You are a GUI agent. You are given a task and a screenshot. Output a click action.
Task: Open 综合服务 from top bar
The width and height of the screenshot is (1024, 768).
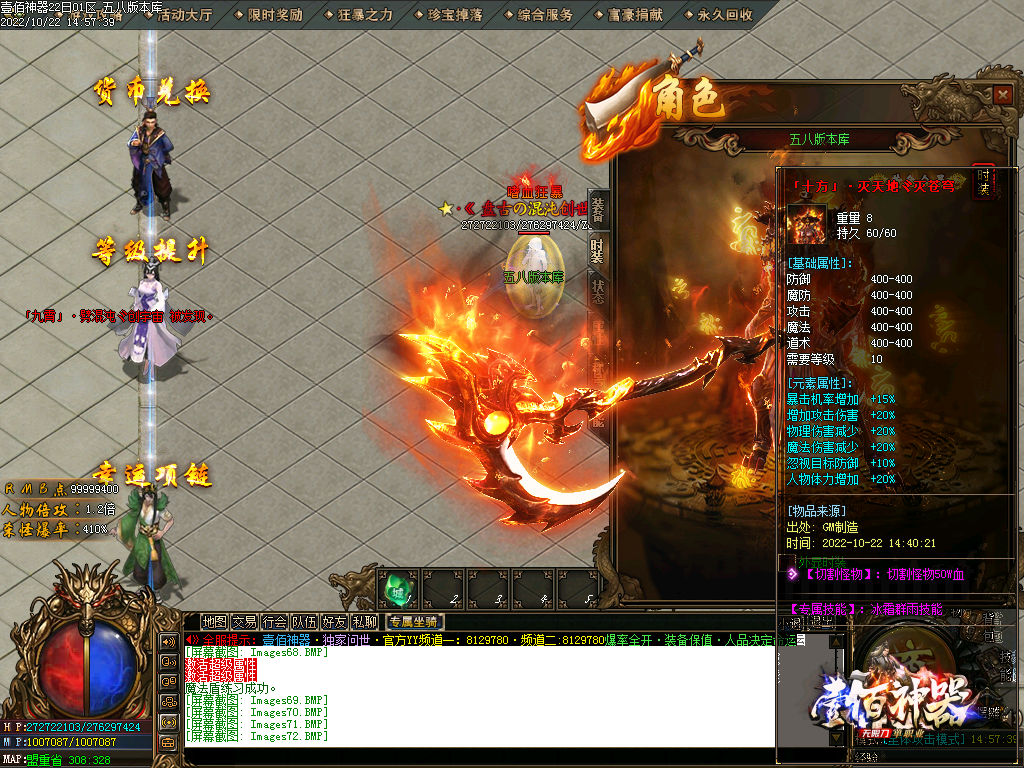click(545, 15)
